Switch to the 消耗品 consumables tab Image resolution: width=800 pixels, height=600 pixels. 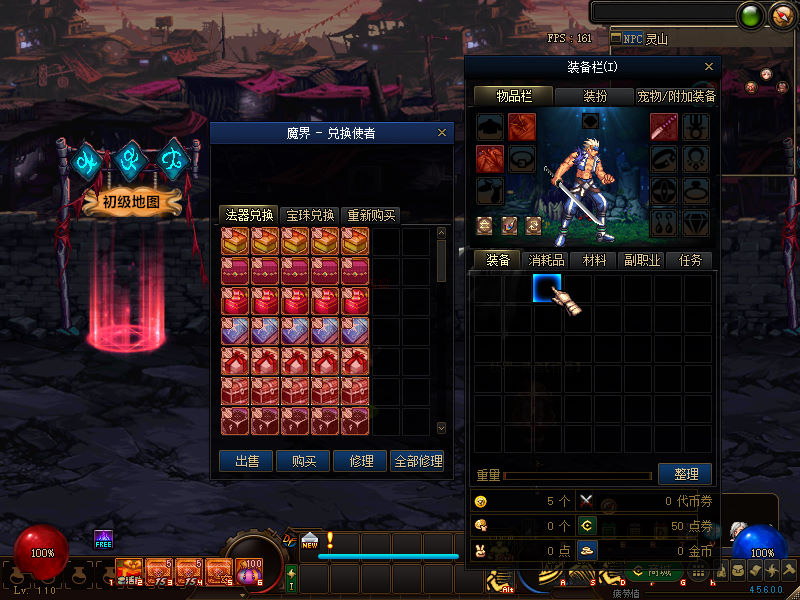547,260
